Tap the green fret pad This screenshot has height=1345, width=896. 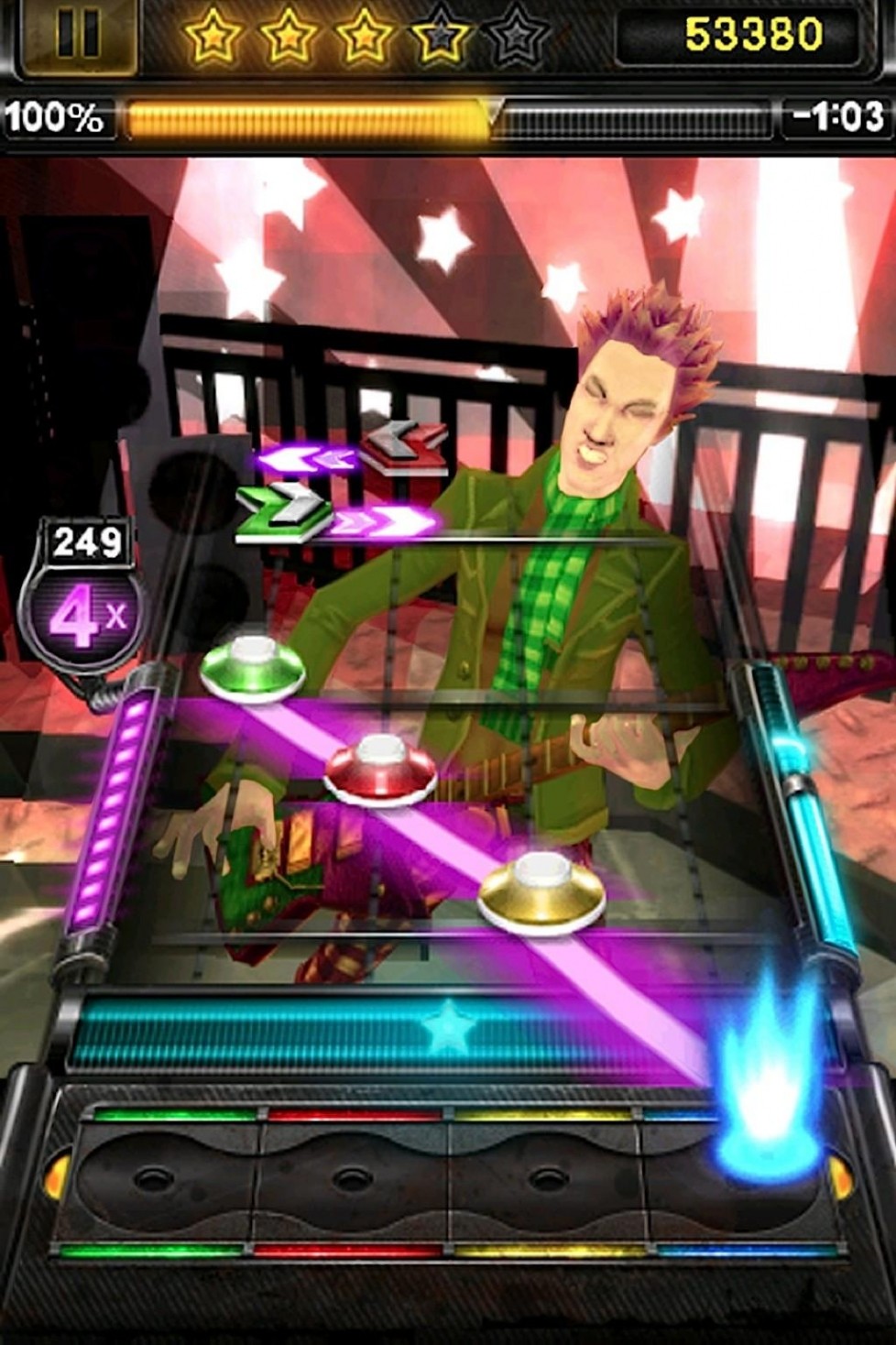[x=165, y=1177]
